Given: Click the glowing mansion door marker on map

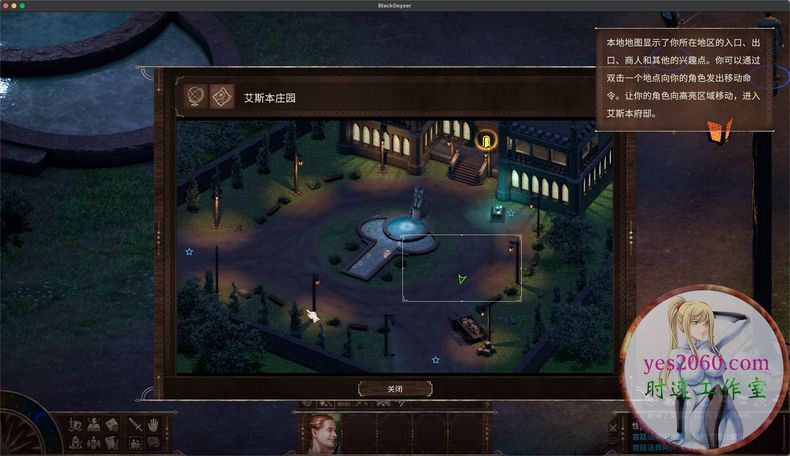Looking at the screenshot, I should pos(487,141).
